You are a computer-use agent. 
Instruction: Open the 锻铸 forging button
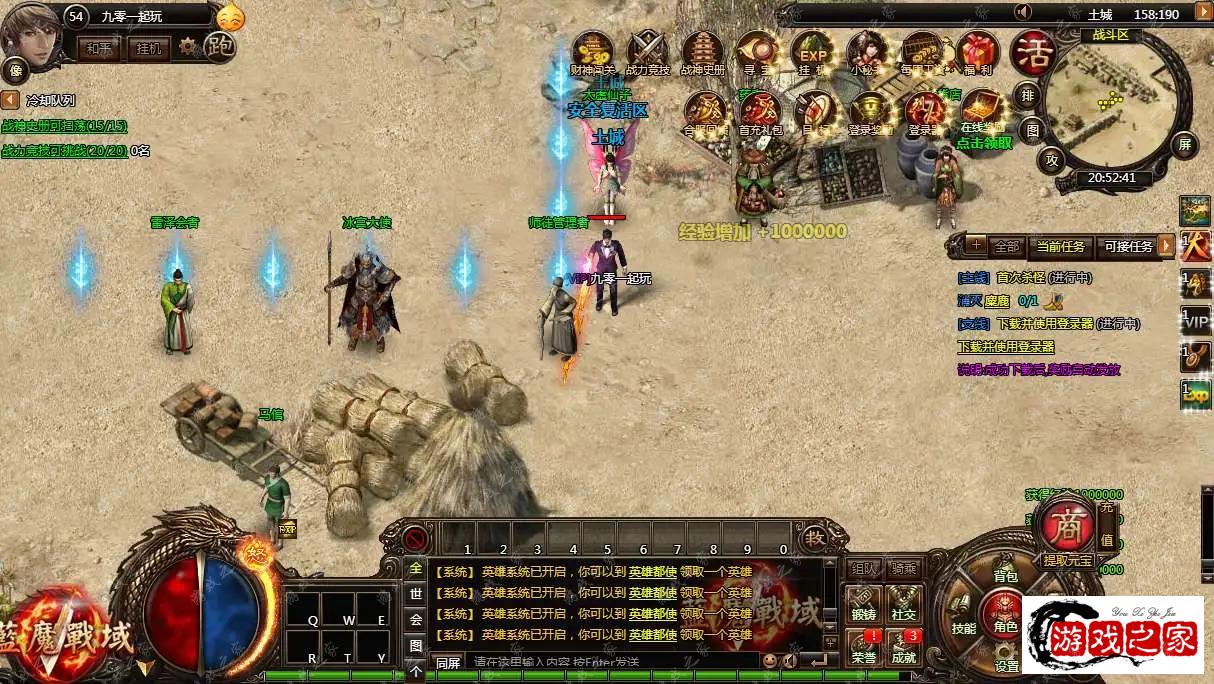pos(863,605)
